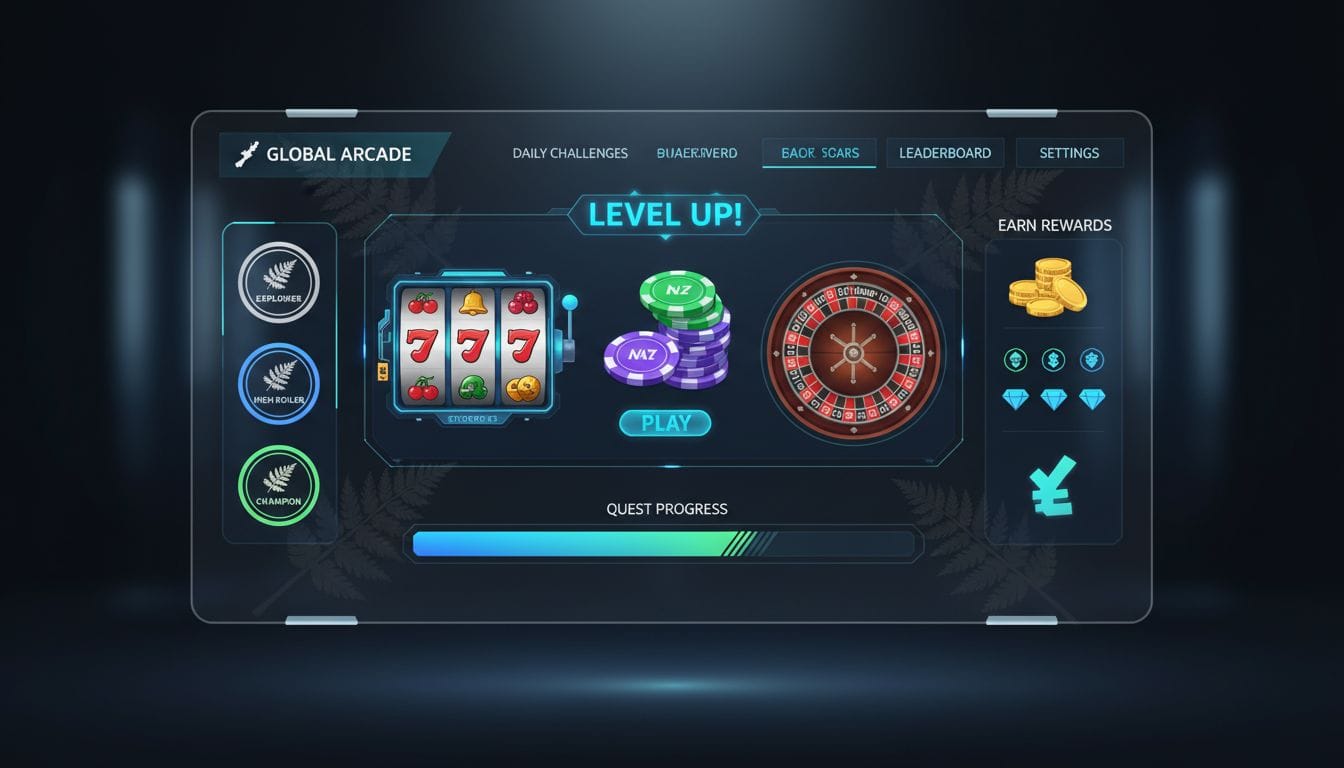
Task: Click the Quest Progress bar
Action: 663,543
